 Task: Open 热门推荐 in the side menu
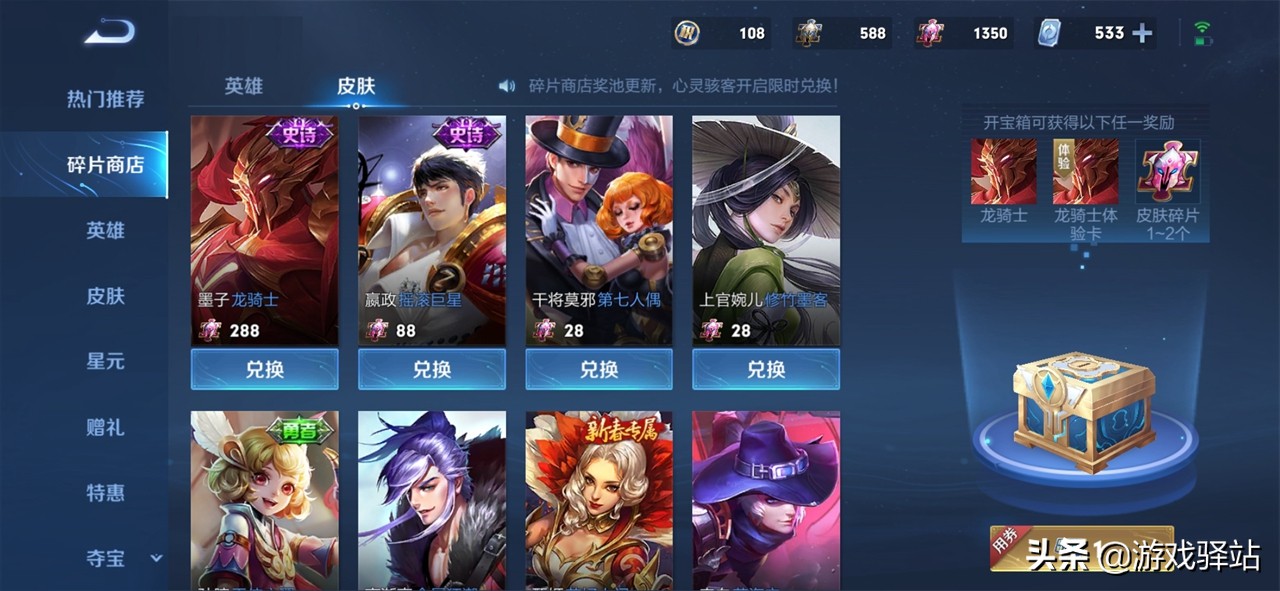105,99
